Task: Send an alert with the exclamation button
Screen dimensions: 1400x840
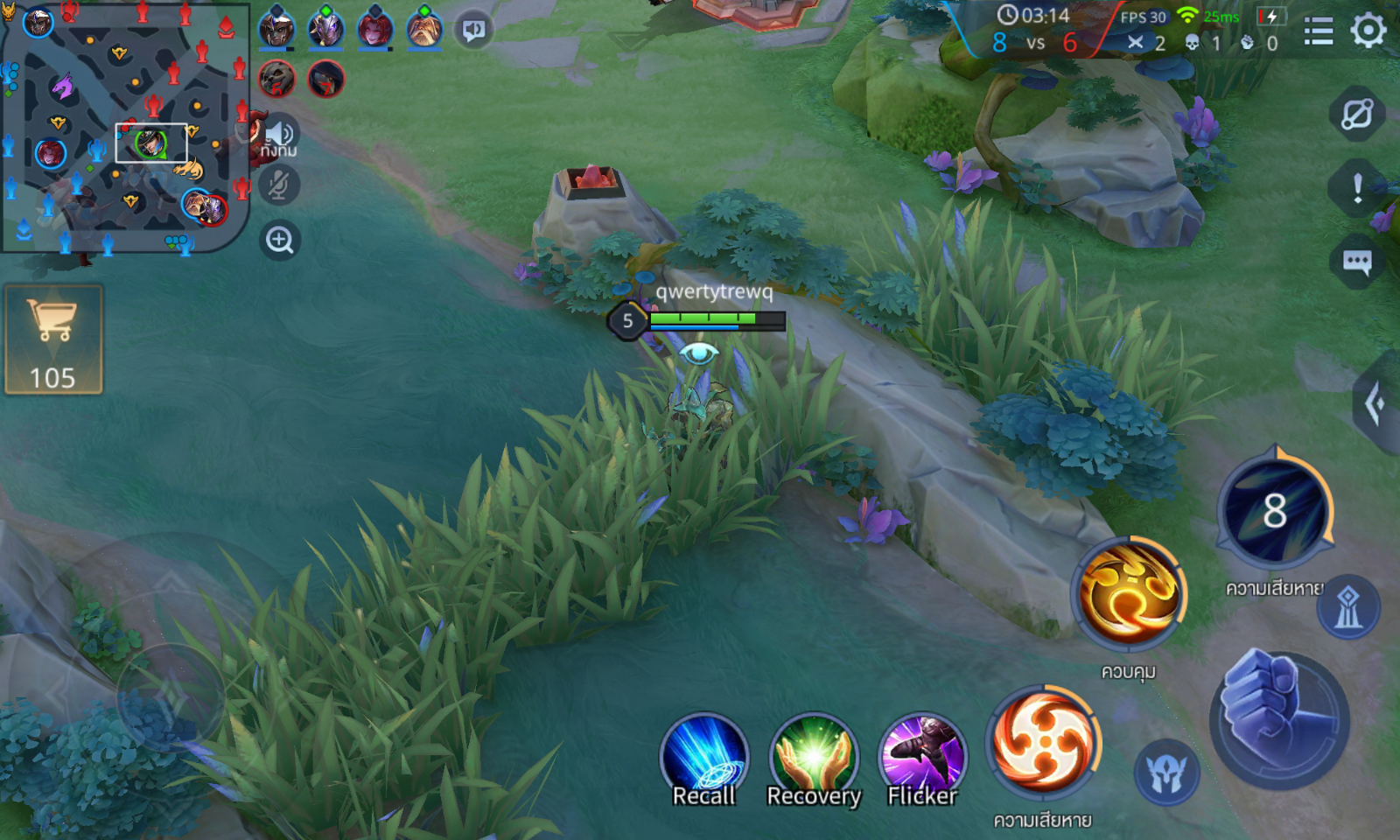Action: pos(1357,187)
